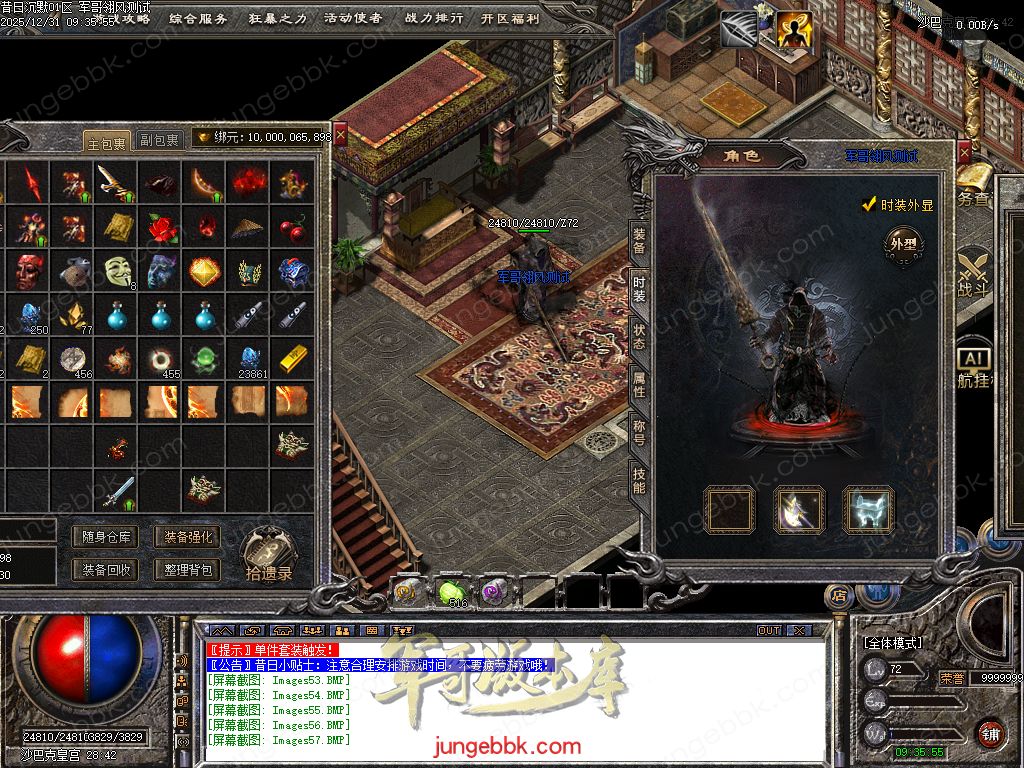1024x768 pixels.
Task: Open the 开区福利 menu
Action: coord(510,18)
